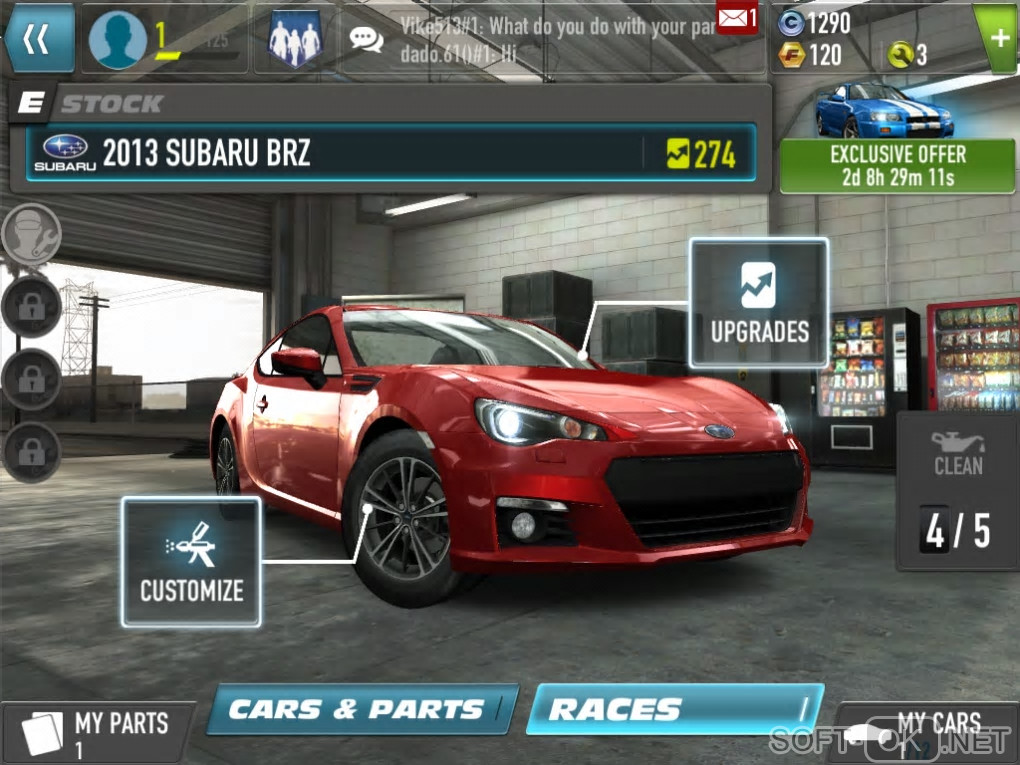This screenshot has height=765, width=1020.
Task: Open the red mail envelope inbox
Action: click(x=737, y=17)
